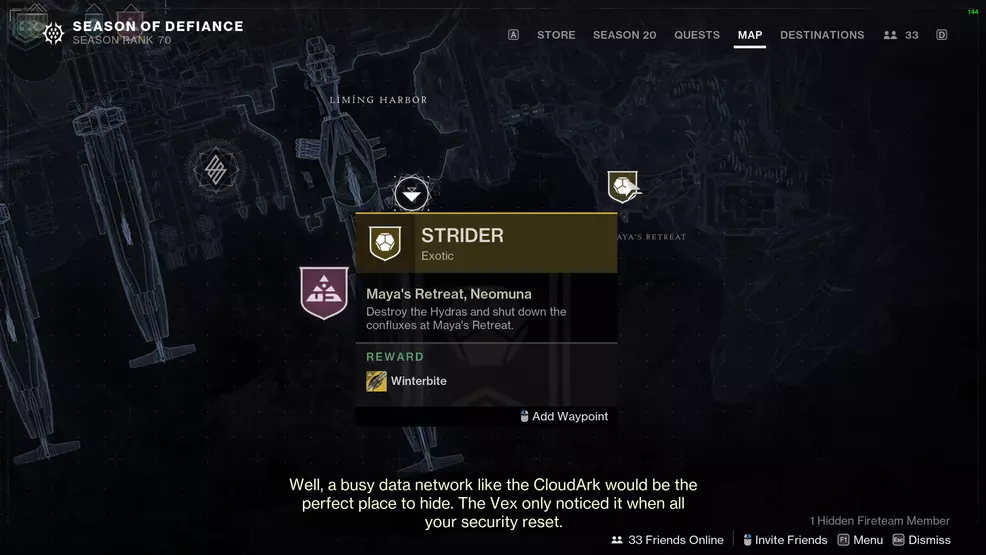Select the Strider exotic quest header
Image resolution: width=986 pixels, height=555 pixels.
point(486,243)
